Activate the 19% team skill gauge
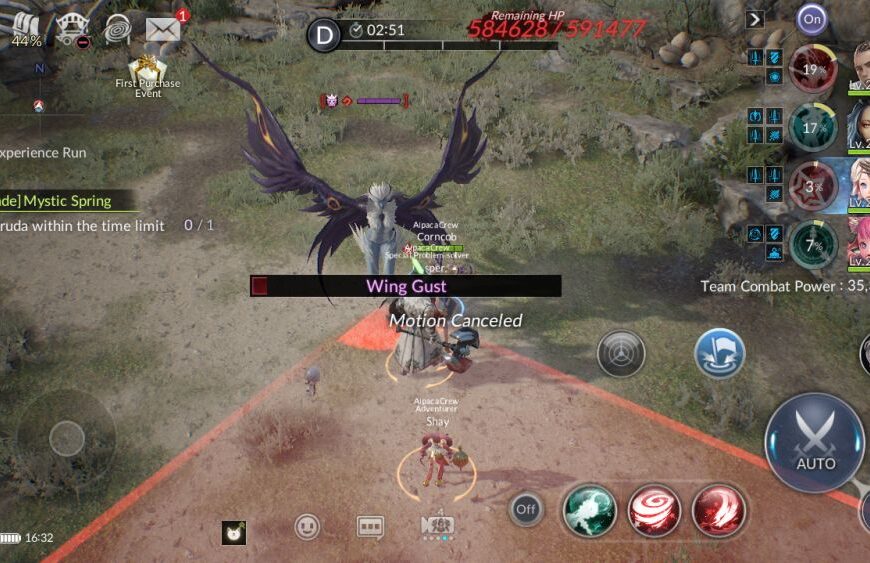 (x=813, y=70)
